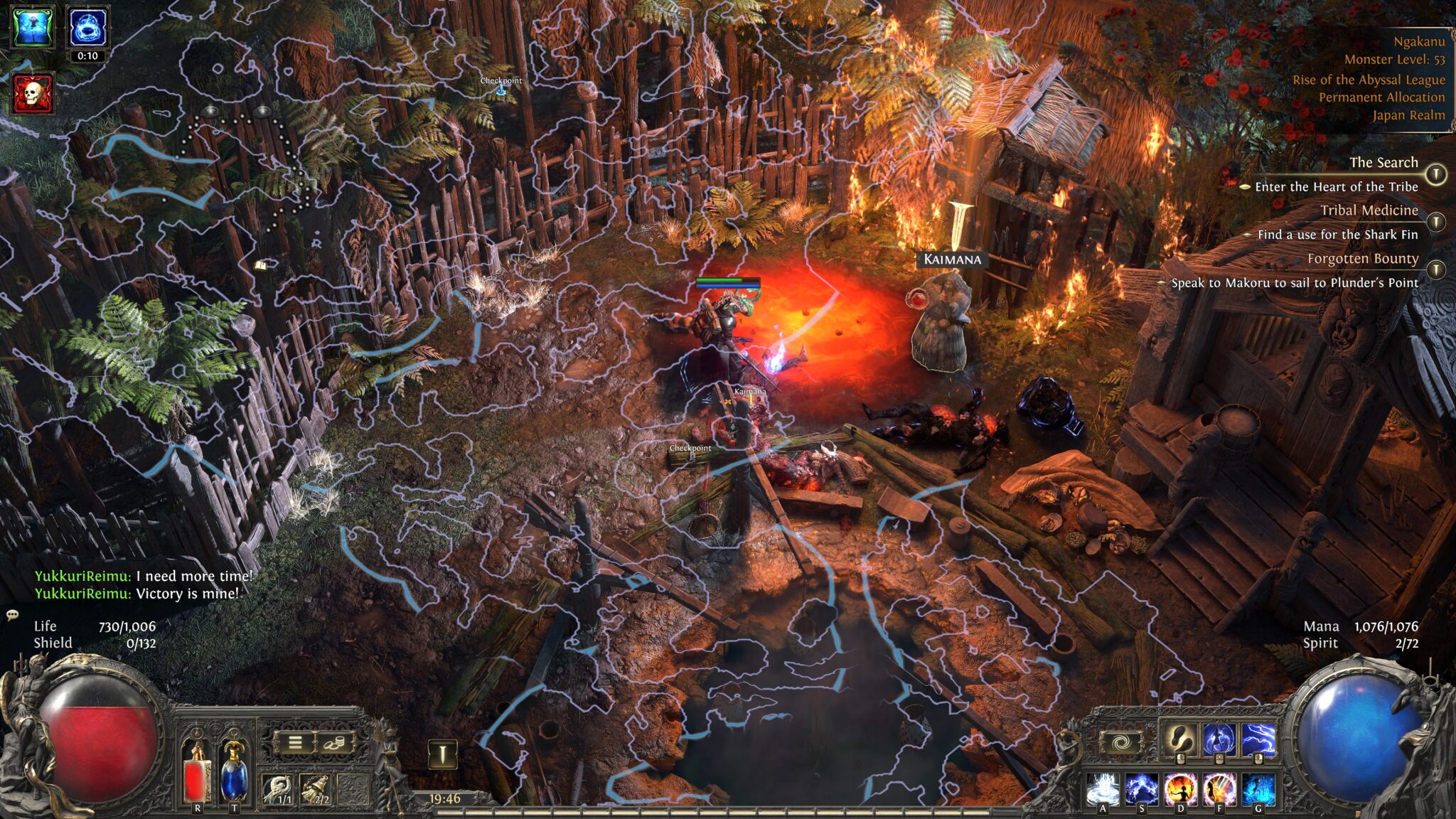Click the experience bar at the screen bottom

coord(711,813)
